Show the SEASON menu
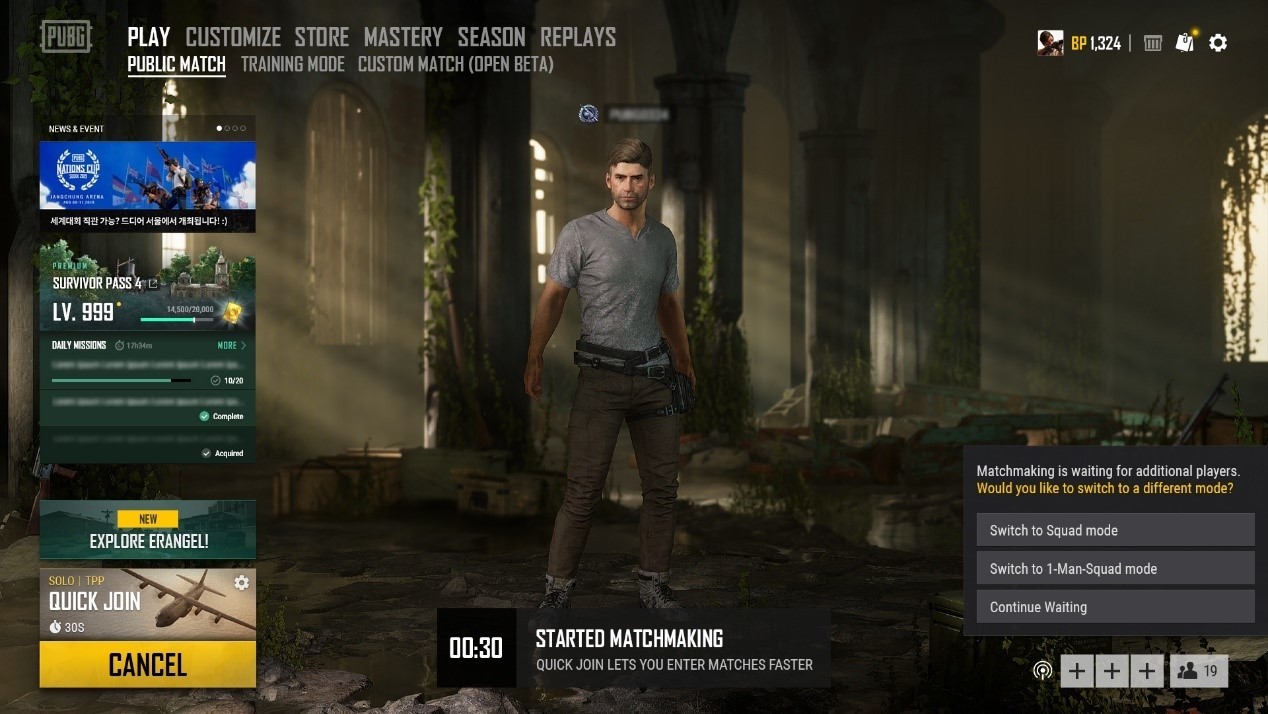This screenshot has height=714, width=1268. pos(491,38)
